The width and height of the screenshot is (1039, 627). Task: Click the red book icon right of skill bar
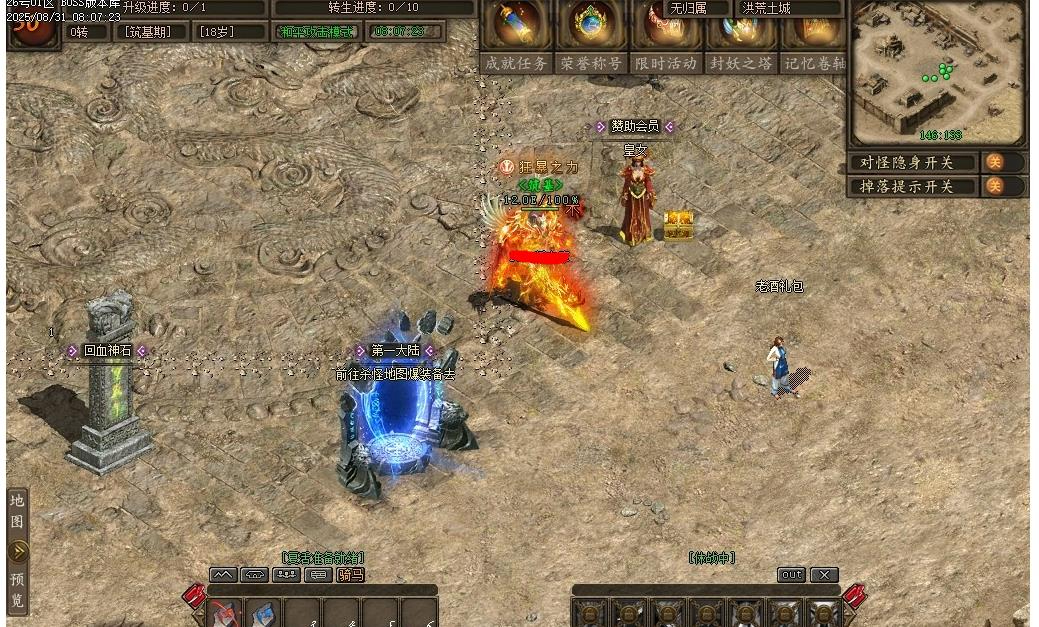[x=855, y=596]
